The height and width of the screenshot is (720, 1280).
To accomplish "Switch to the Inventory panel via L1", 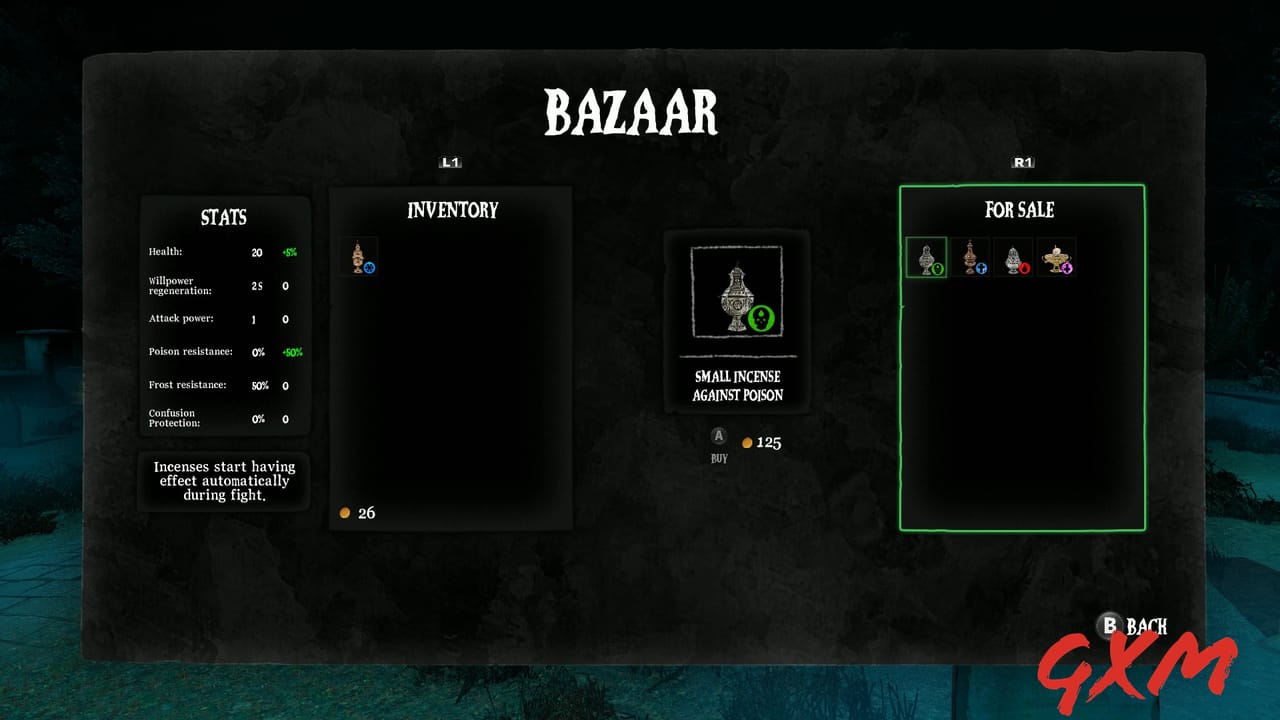I will [x=450, y=161].
